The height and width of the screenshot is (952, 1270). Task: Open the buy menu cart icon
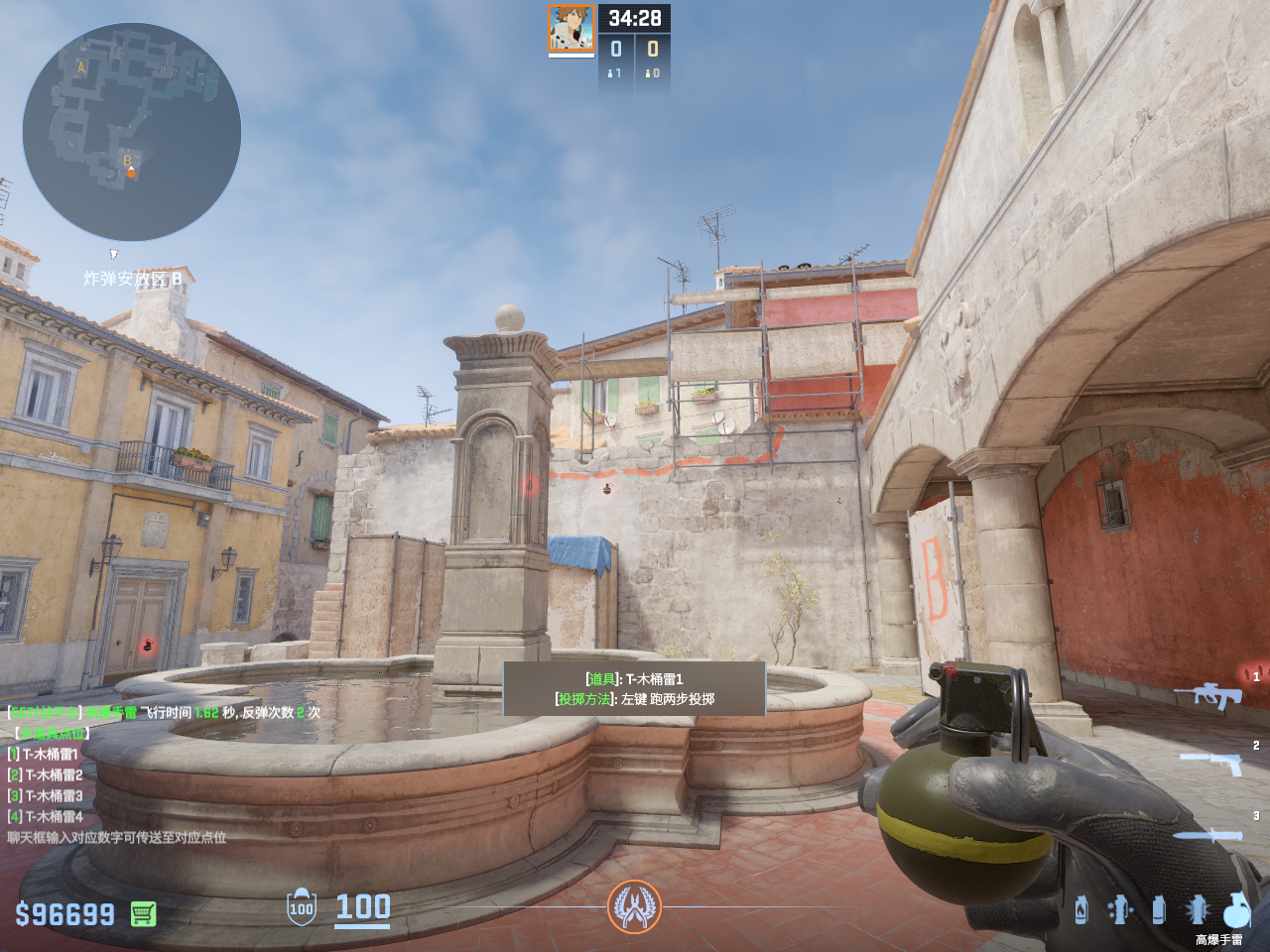(143, 913)
